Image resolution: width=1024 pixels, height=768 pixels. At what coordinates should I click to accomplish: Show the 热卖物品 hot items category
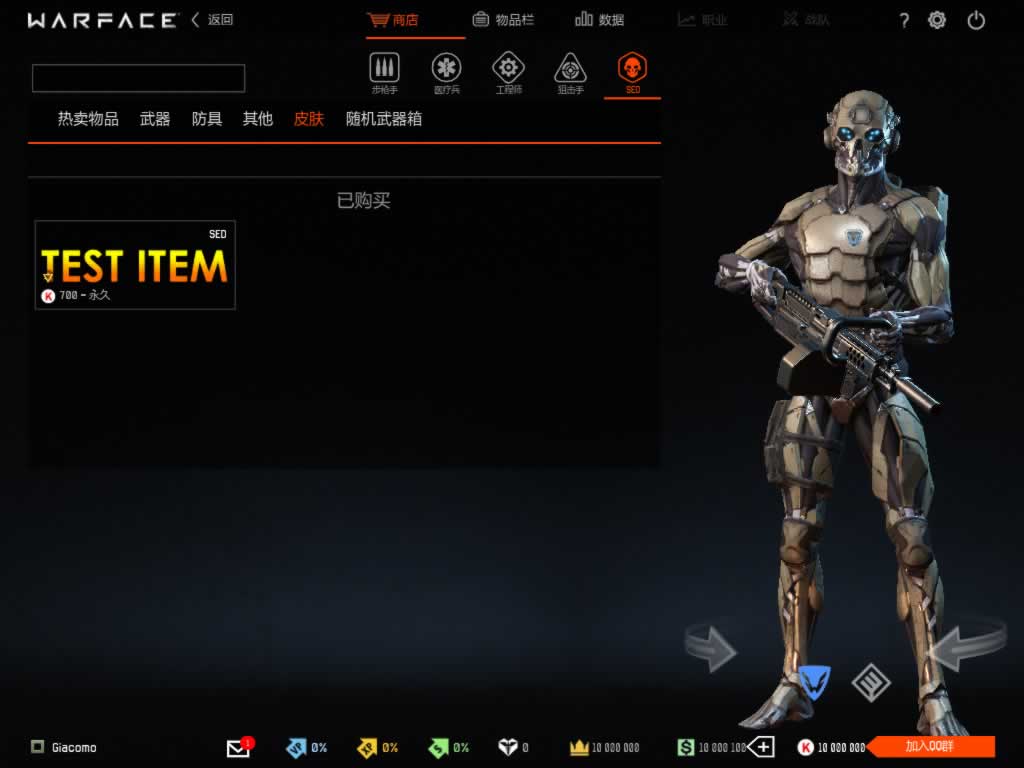click(88, 119)
